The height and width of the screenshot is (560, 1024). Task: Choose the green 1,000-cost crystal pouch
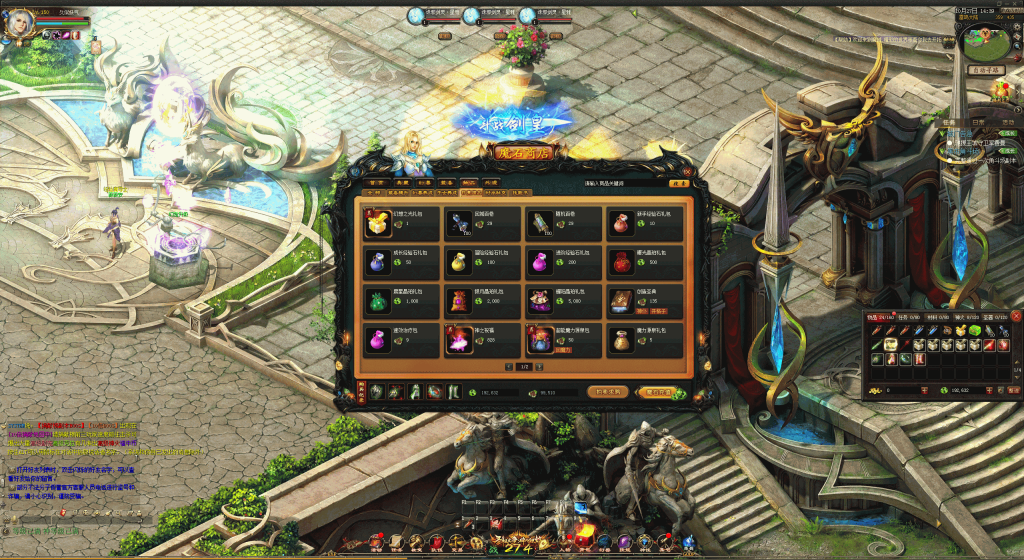377,301
